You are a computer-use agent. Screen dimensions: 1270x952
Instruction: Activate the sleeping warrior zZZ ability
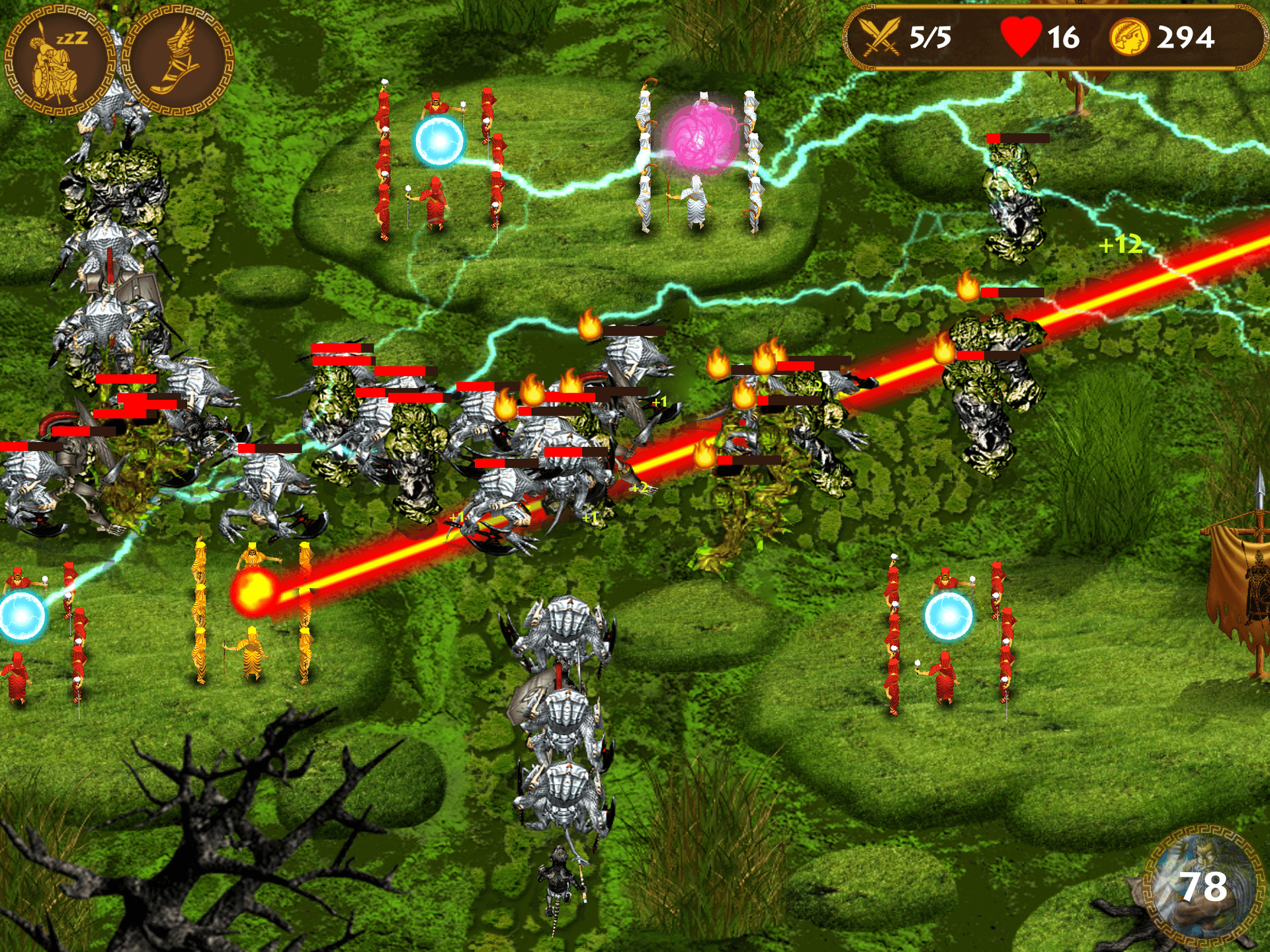click(60, 61)
